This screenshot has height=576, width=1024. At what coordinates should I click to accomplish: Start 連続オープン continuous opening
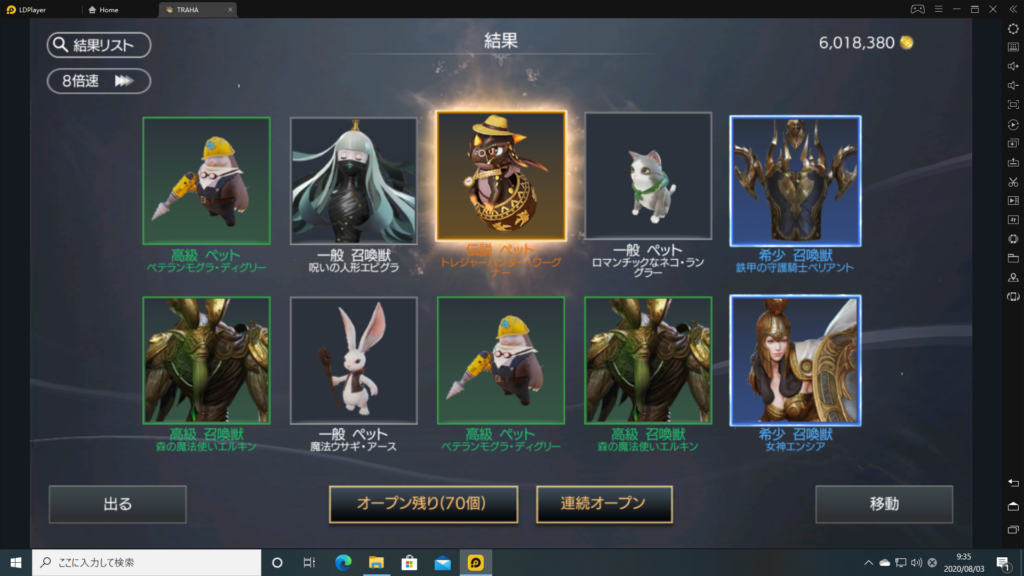coord(604,504)
